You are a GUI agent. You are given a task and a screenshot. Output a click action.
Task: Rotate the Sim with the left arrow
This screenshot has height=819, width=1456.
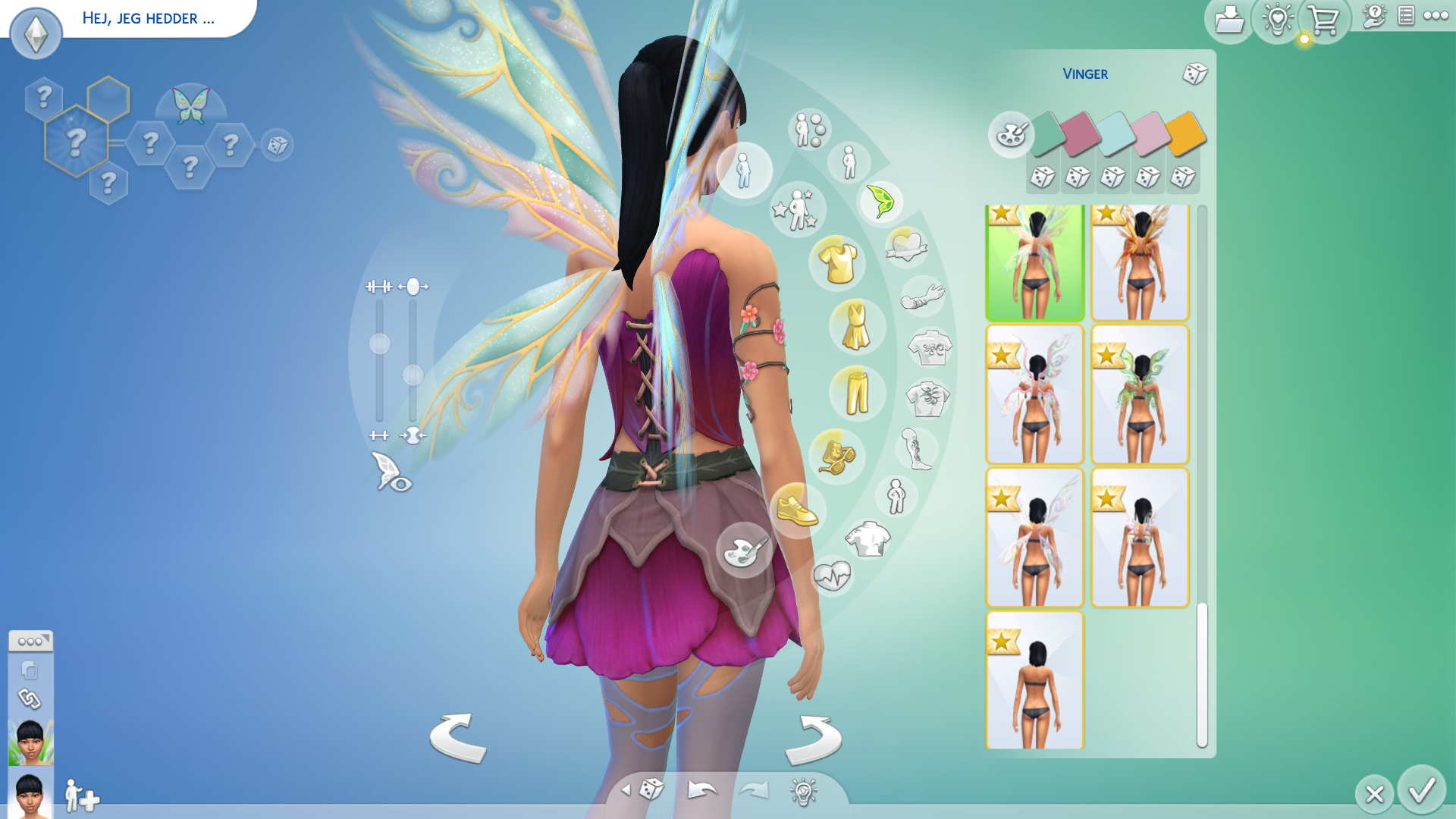[x=458, y=738]
